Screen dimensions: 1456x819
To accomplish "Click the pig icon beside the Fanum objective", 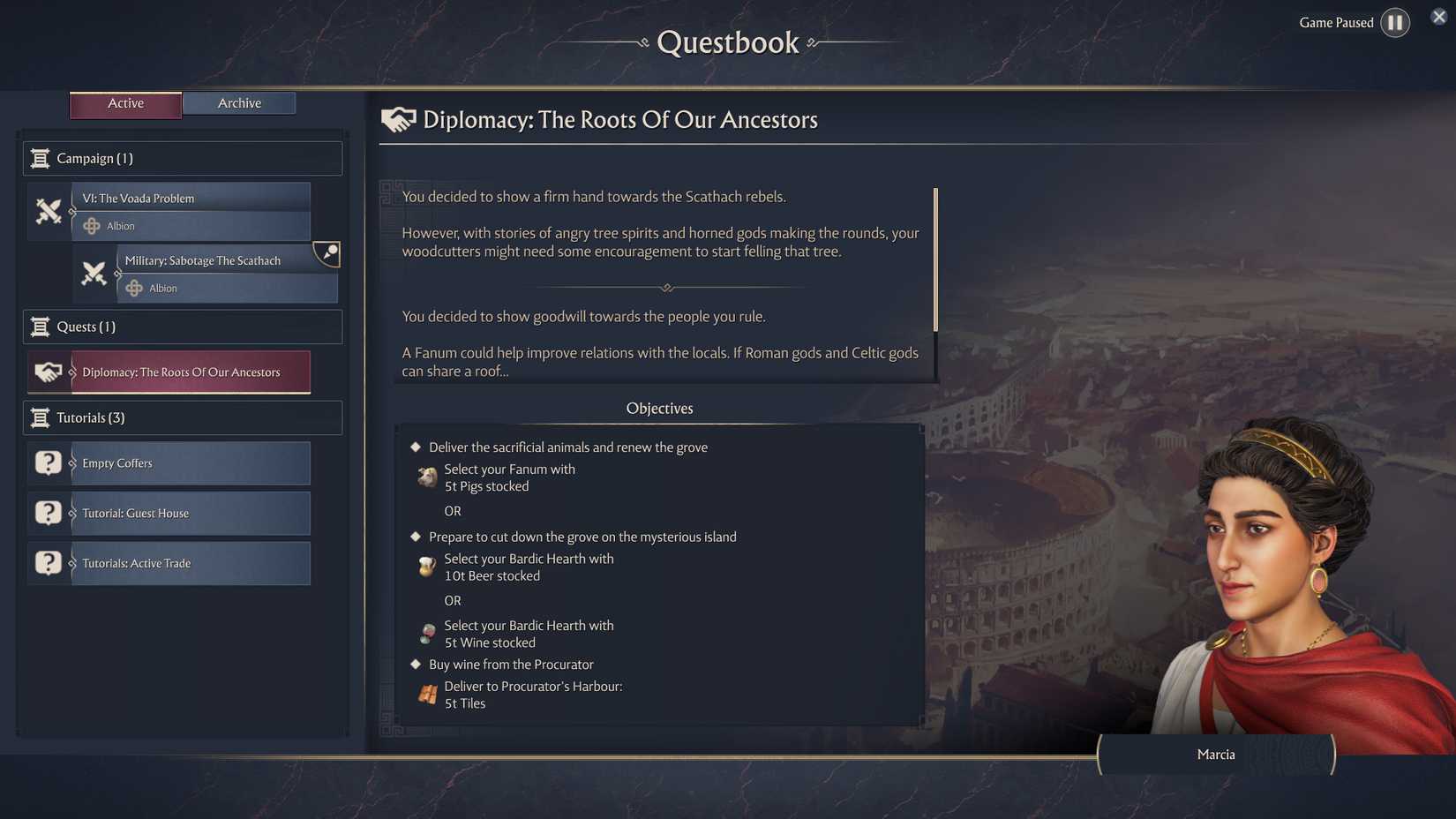I will [x=426, y=477].
